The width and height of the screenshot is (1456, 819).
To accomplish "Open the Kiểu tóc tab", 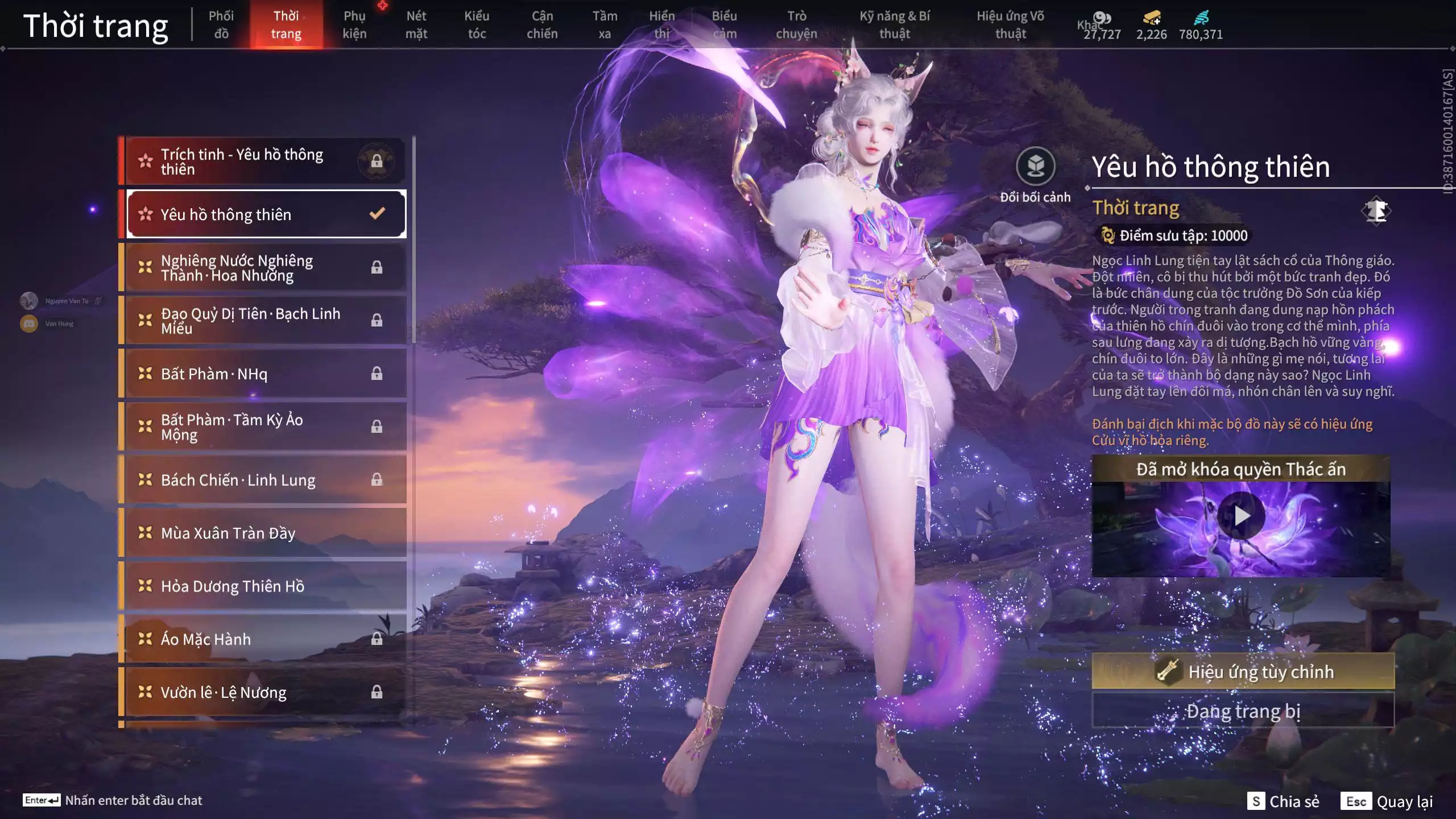I will point(477,24).
